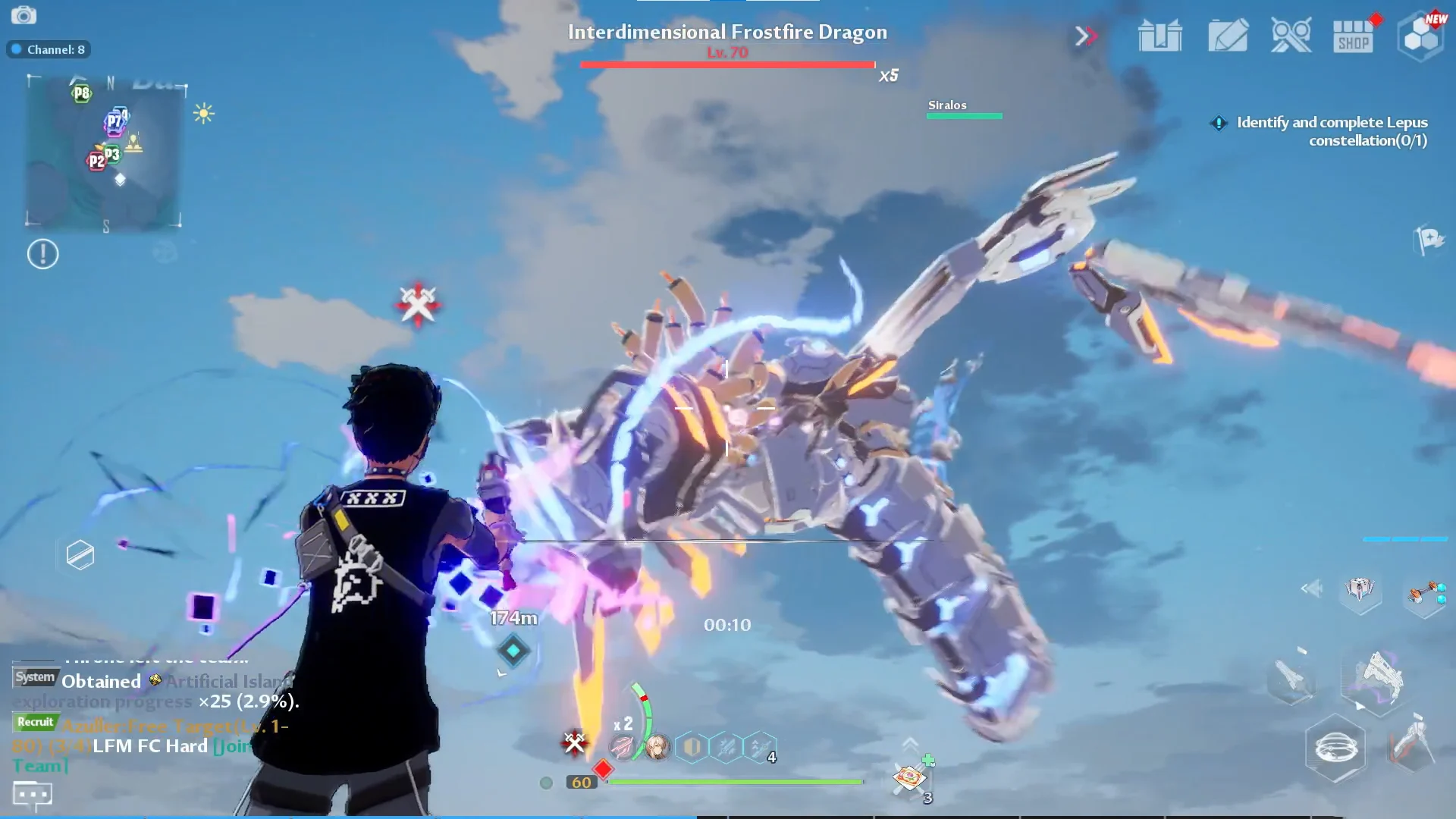Screen dimensions: 1456x819
Task: Open the gift box rewards icon
Action: (1159, 36)
